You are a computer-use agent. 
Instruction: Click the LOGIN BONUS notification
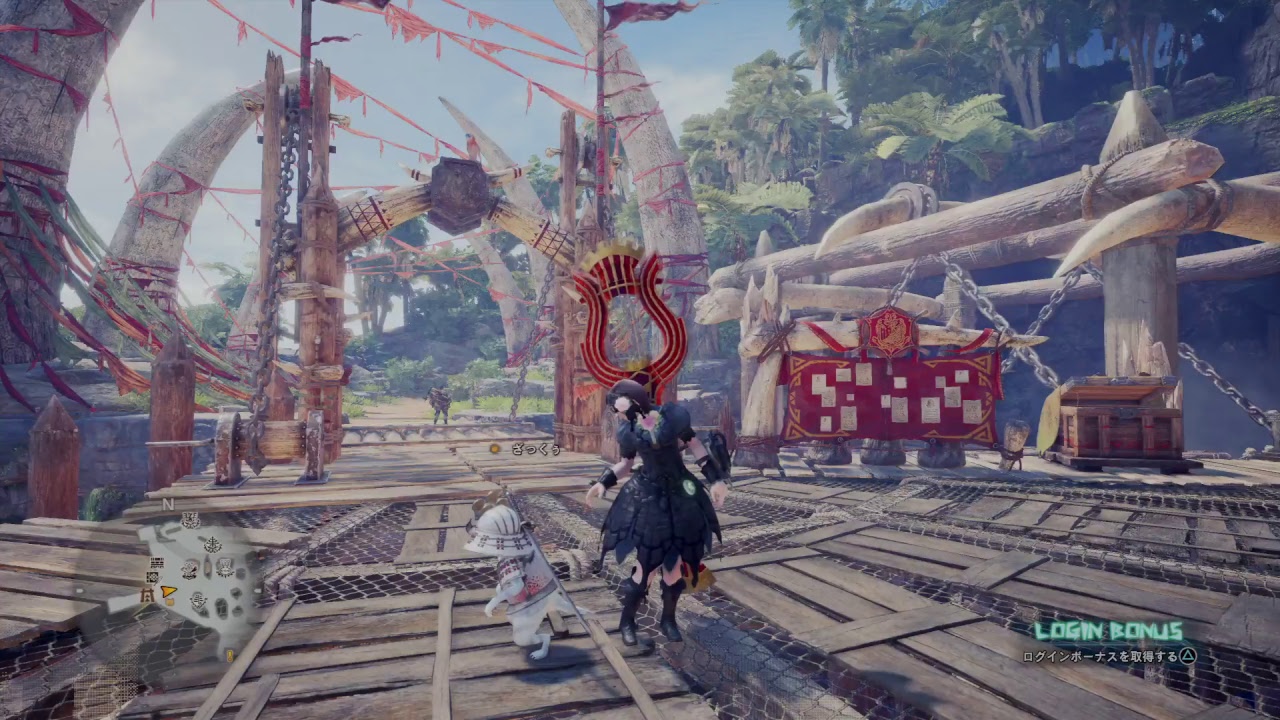pos(1110,630)
